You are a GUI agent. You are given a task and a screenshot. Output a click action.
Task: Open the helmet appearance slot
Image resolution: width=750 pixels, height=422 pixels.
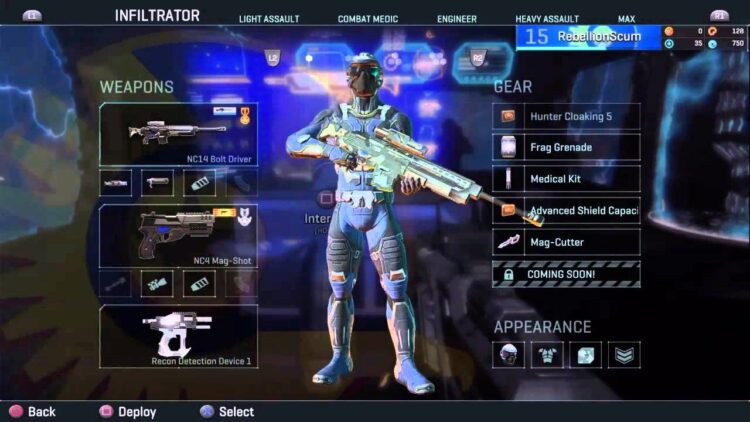[508, 354]
